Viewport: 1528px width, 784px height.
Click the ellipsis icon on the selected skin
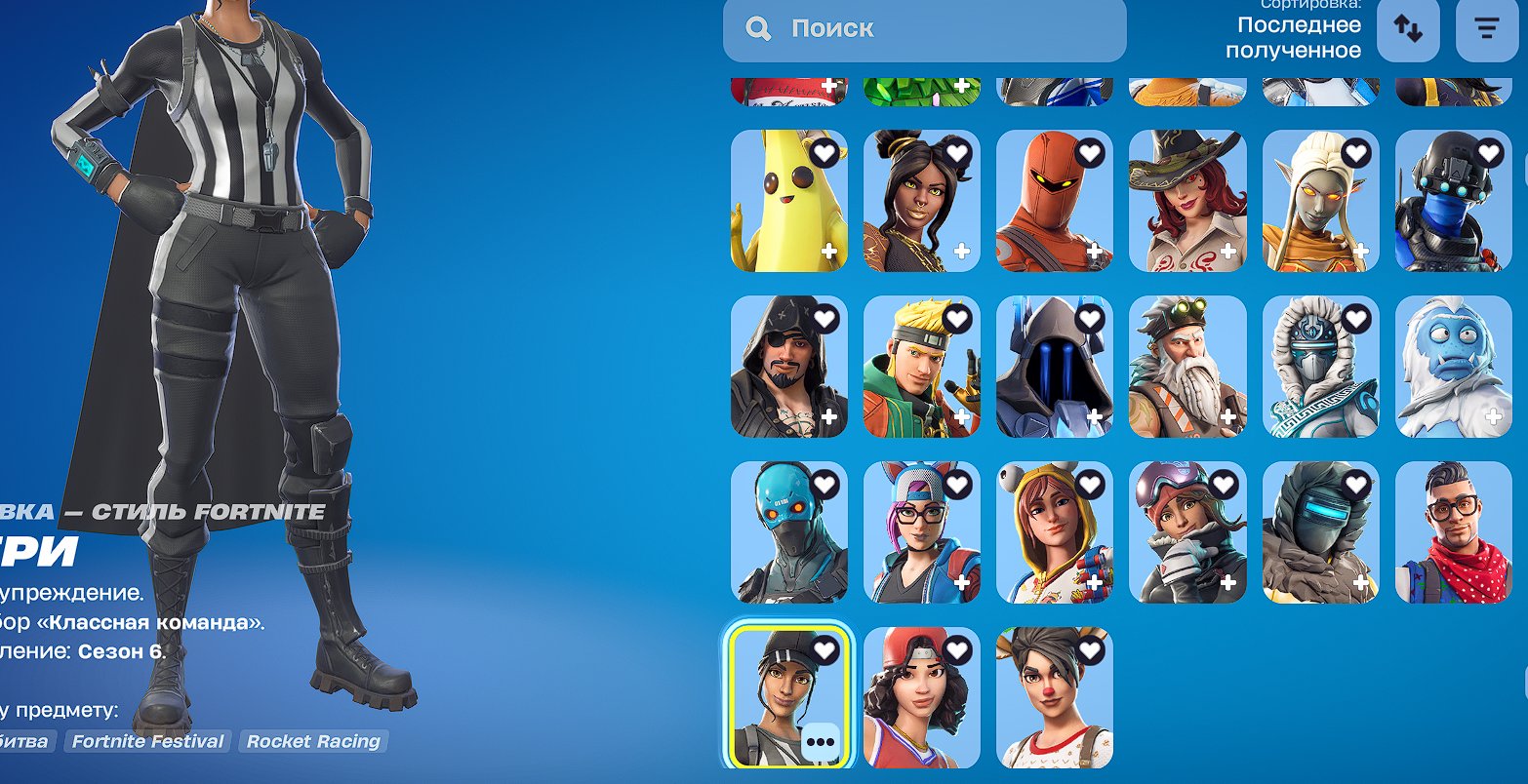(x=821, y=742)
